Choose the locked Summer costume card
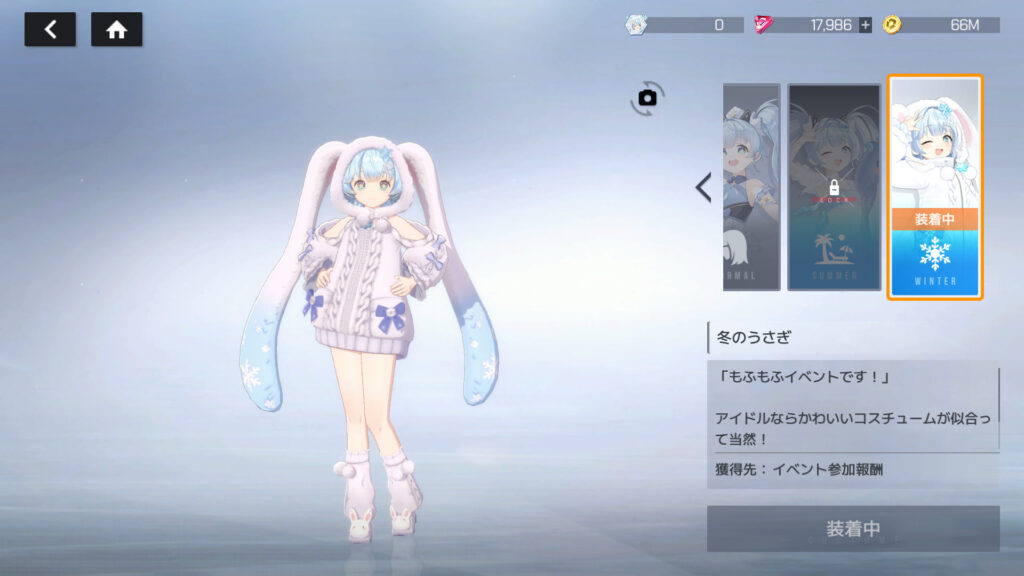The image size is (1024, 576). tap(834, 187)
